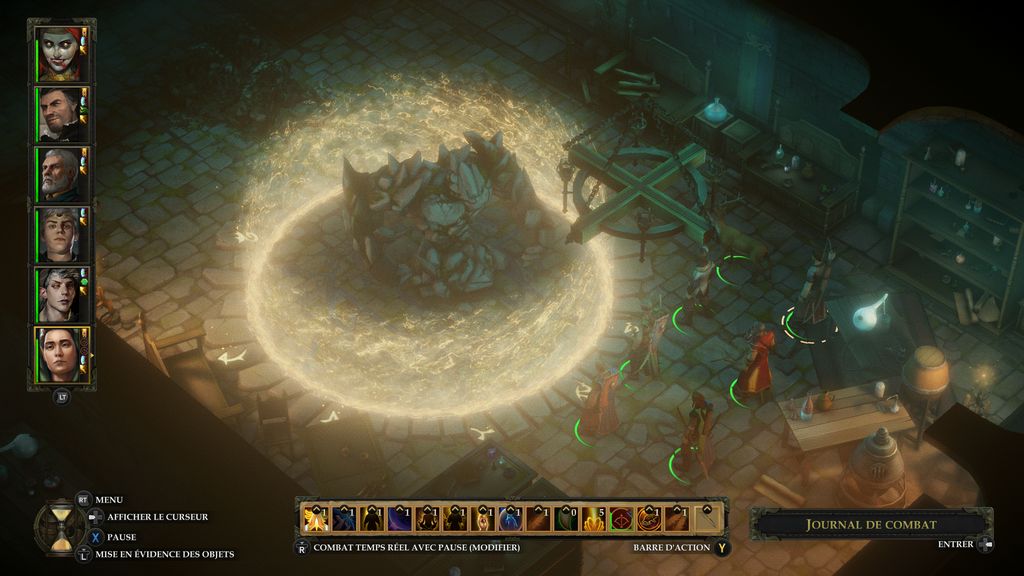Activate the orange circular swirl ability
This screenshot has width=1024, height=576.
(650, 518)
